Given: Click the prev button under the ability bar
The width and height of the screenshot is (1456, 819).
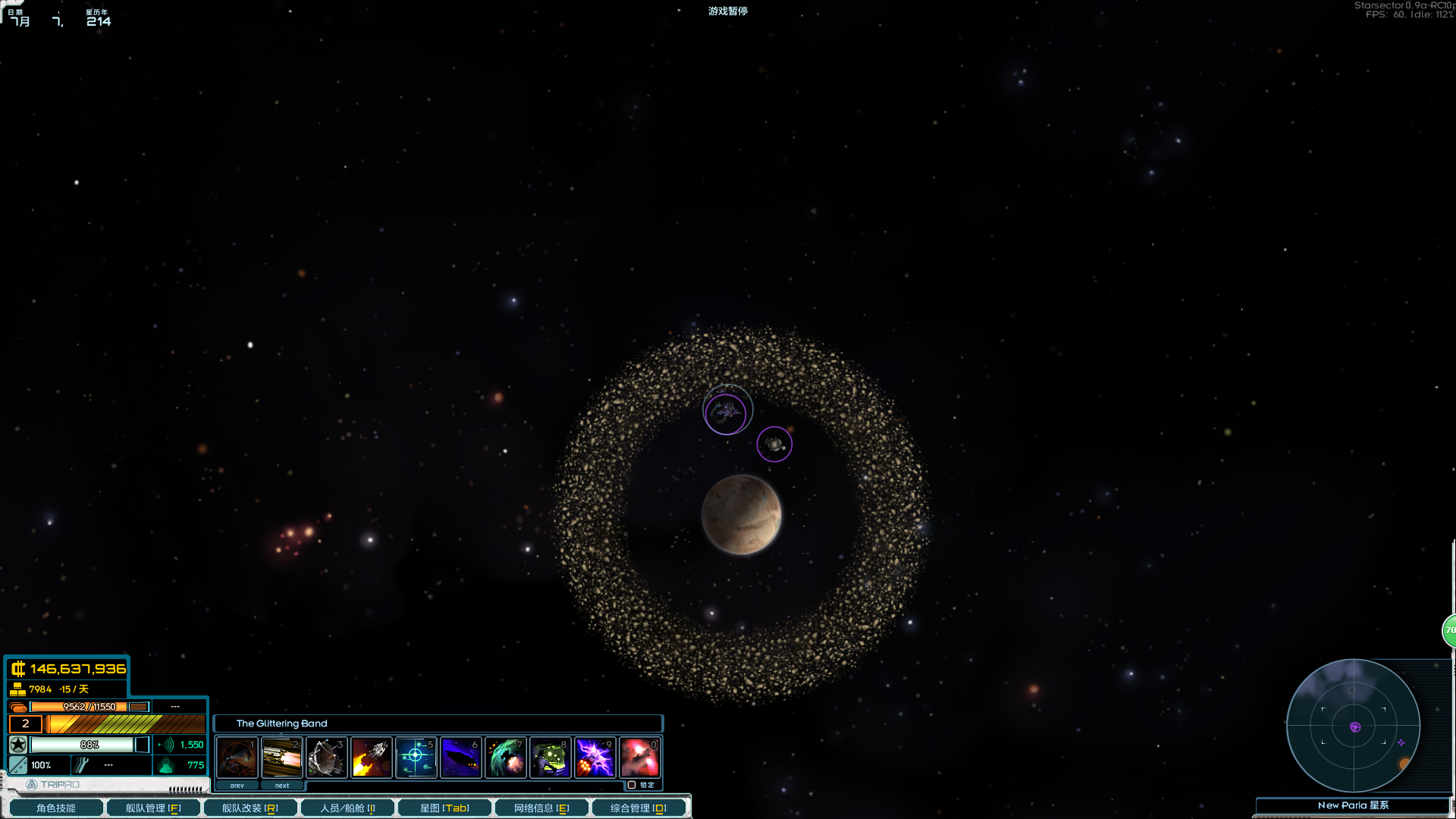Looking at the screenshot, I should tap(236, 785).
